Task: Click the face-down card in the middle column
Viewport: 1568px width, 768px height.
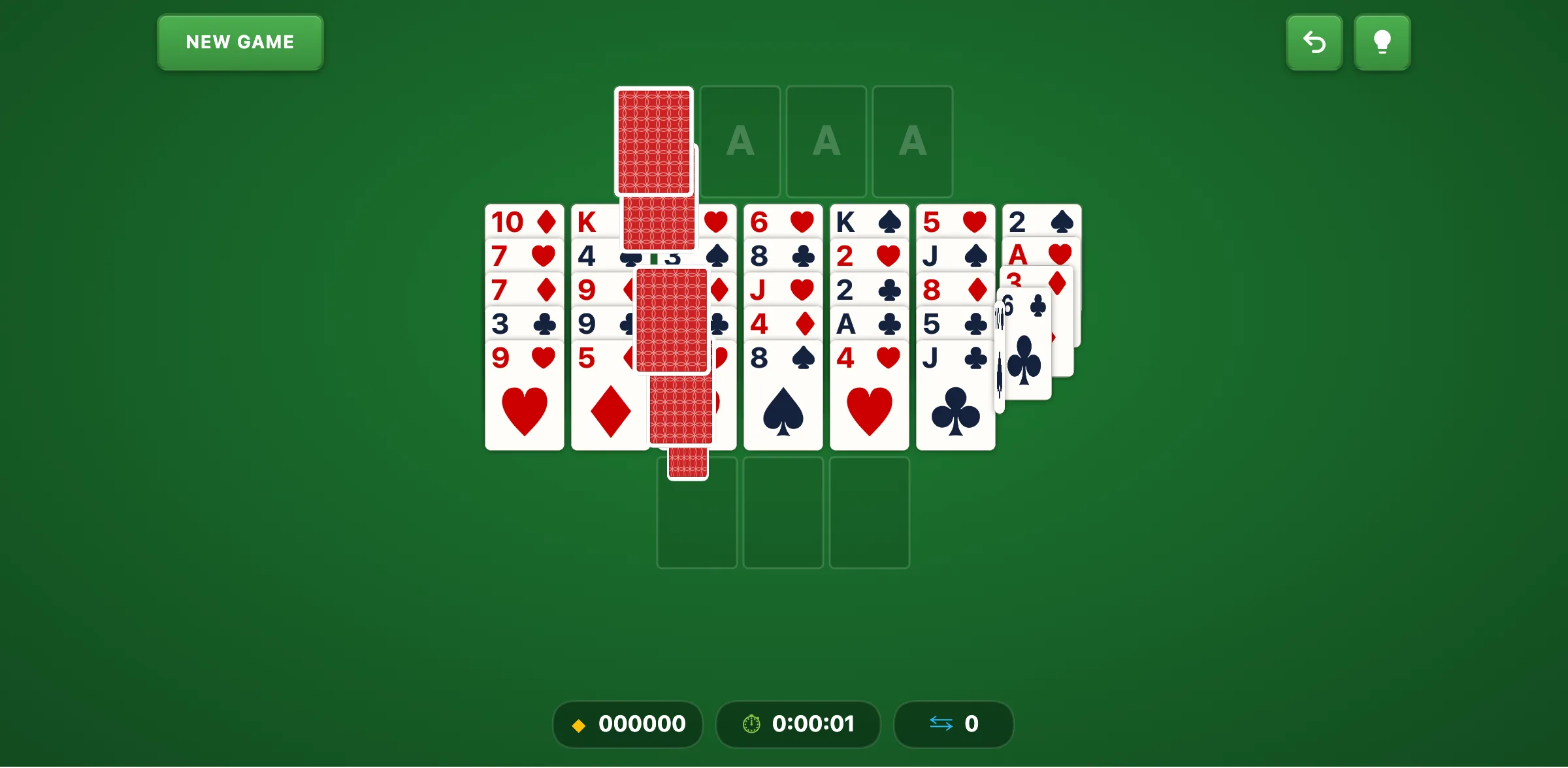Action: click(672, 320)
